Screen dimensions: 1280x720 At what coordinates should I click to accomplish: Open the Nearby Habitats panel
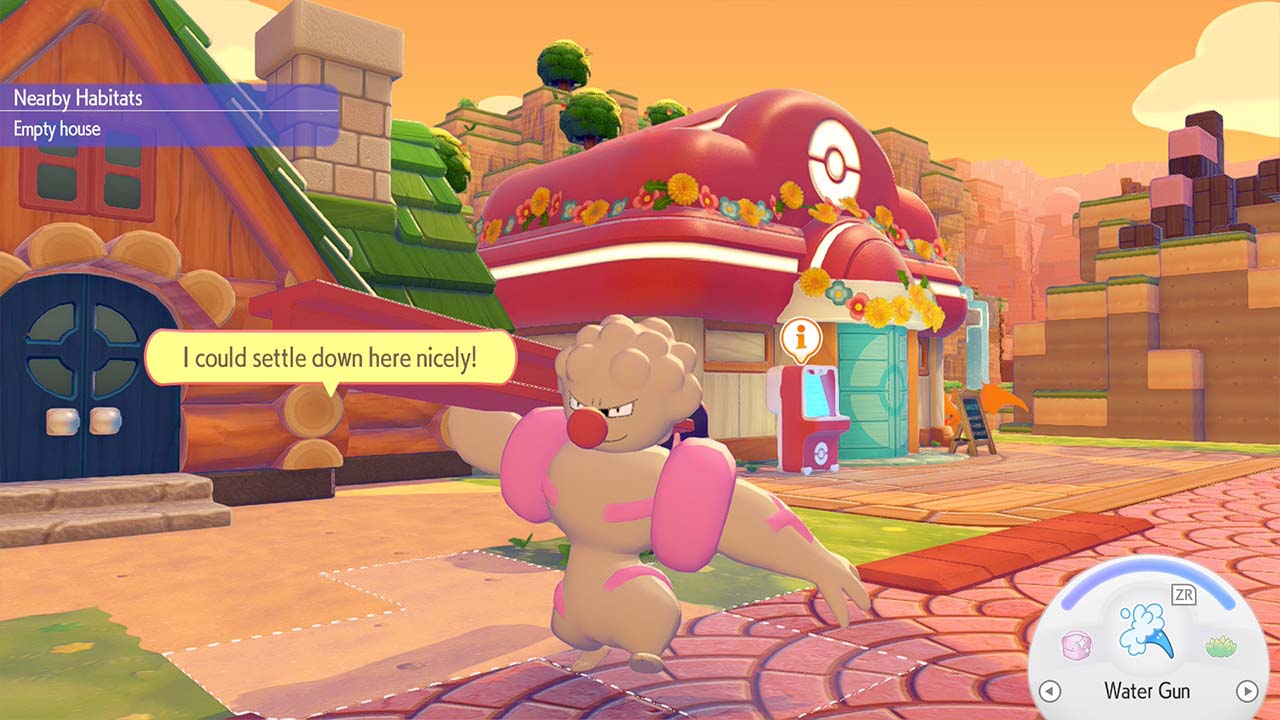(x=78, y=98)
